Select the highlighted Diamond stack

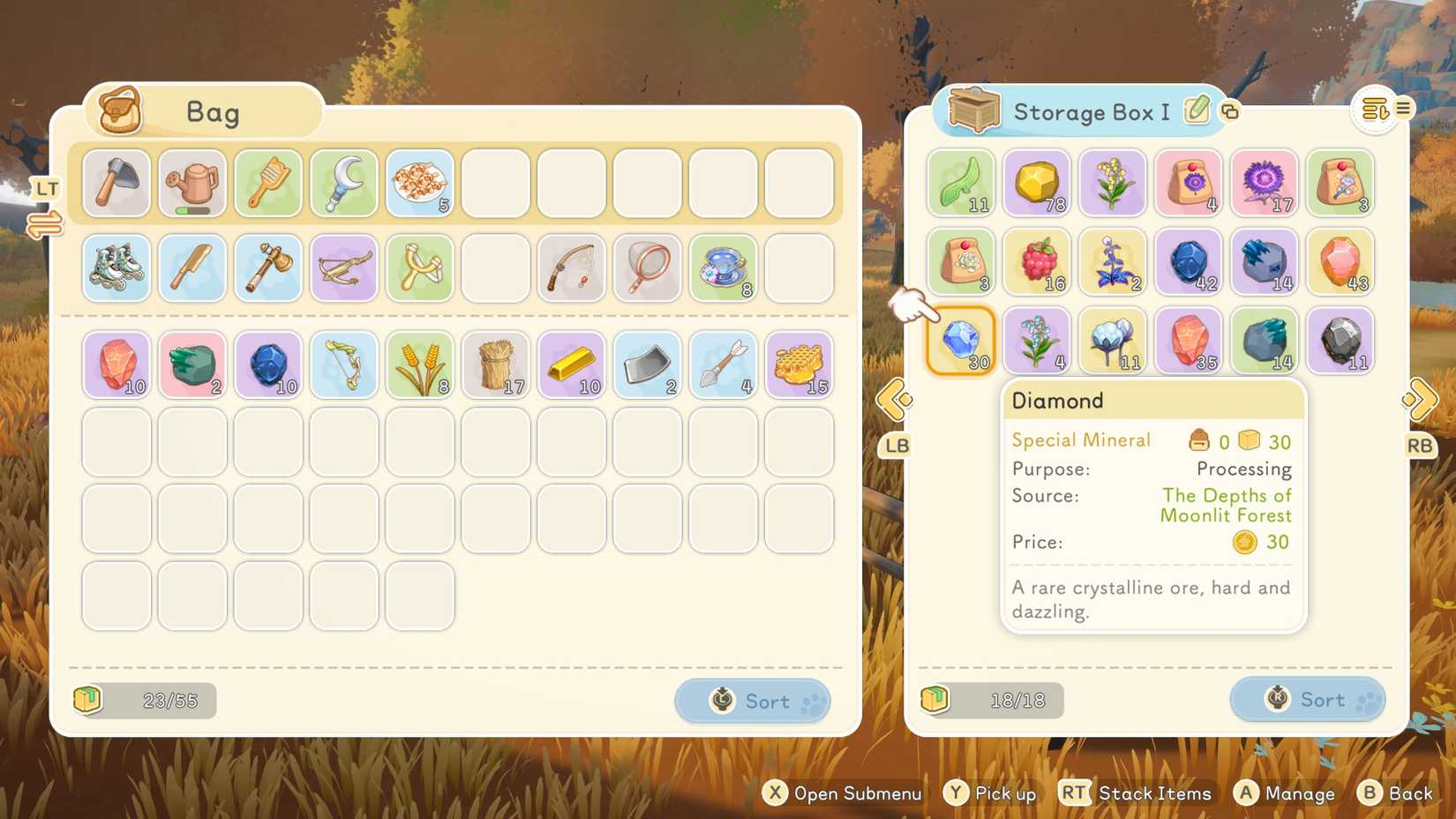click(961, 342)
